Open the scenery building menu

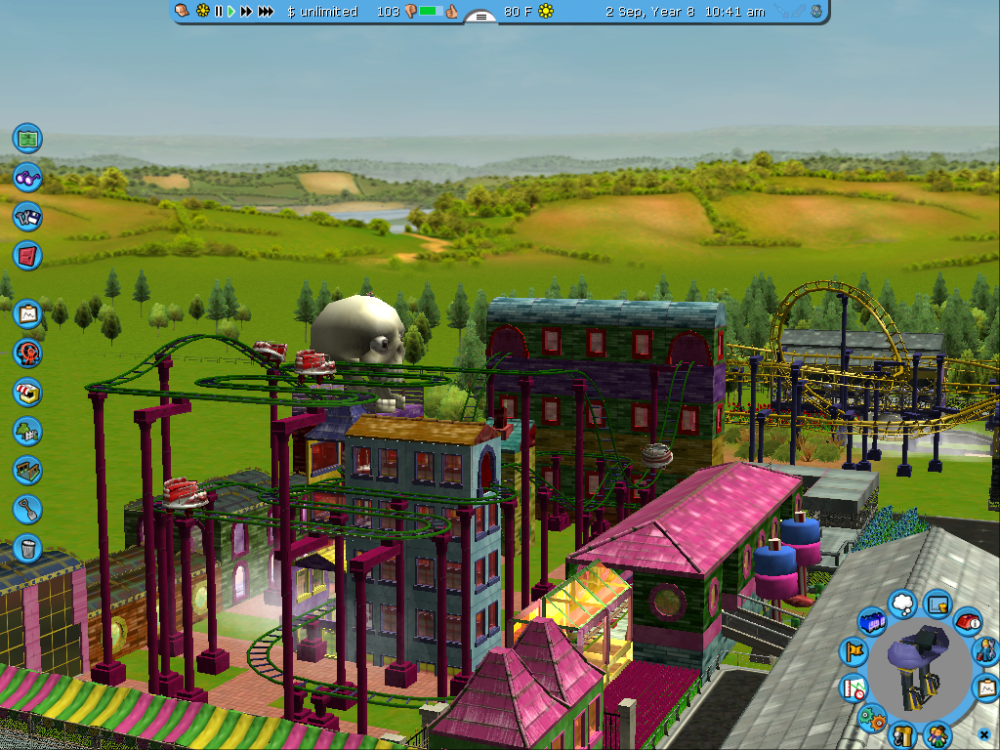click(x=27, y=431)
